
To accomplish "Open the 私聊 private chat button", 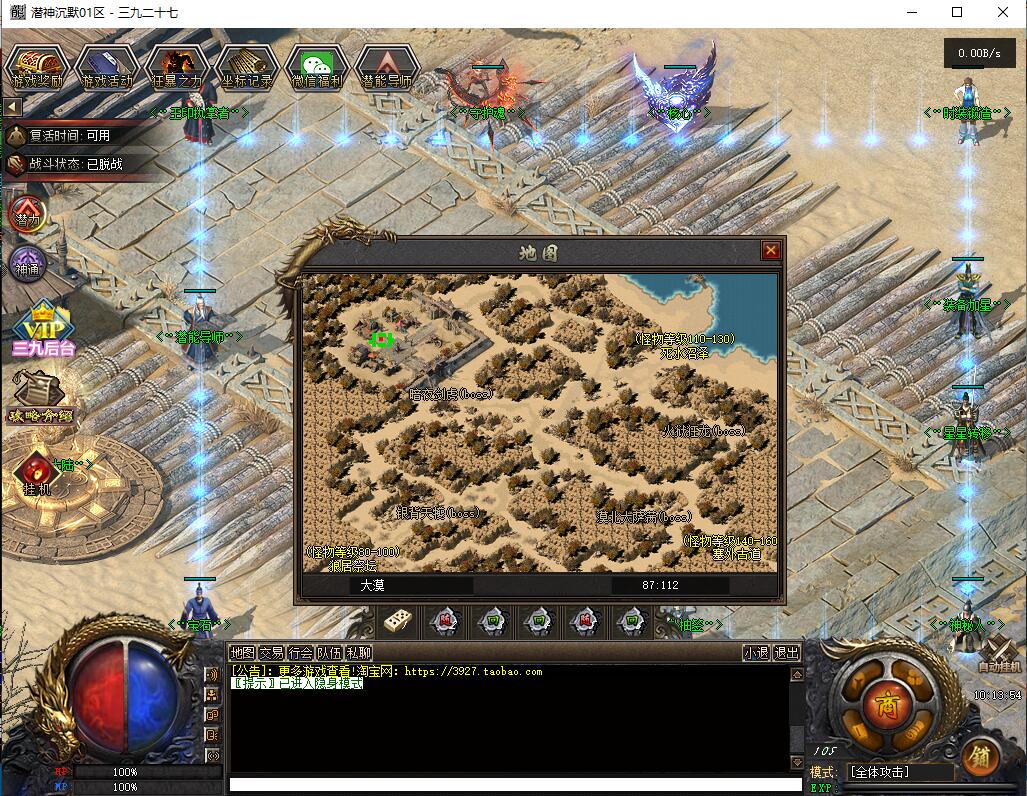I will [358, 653].
